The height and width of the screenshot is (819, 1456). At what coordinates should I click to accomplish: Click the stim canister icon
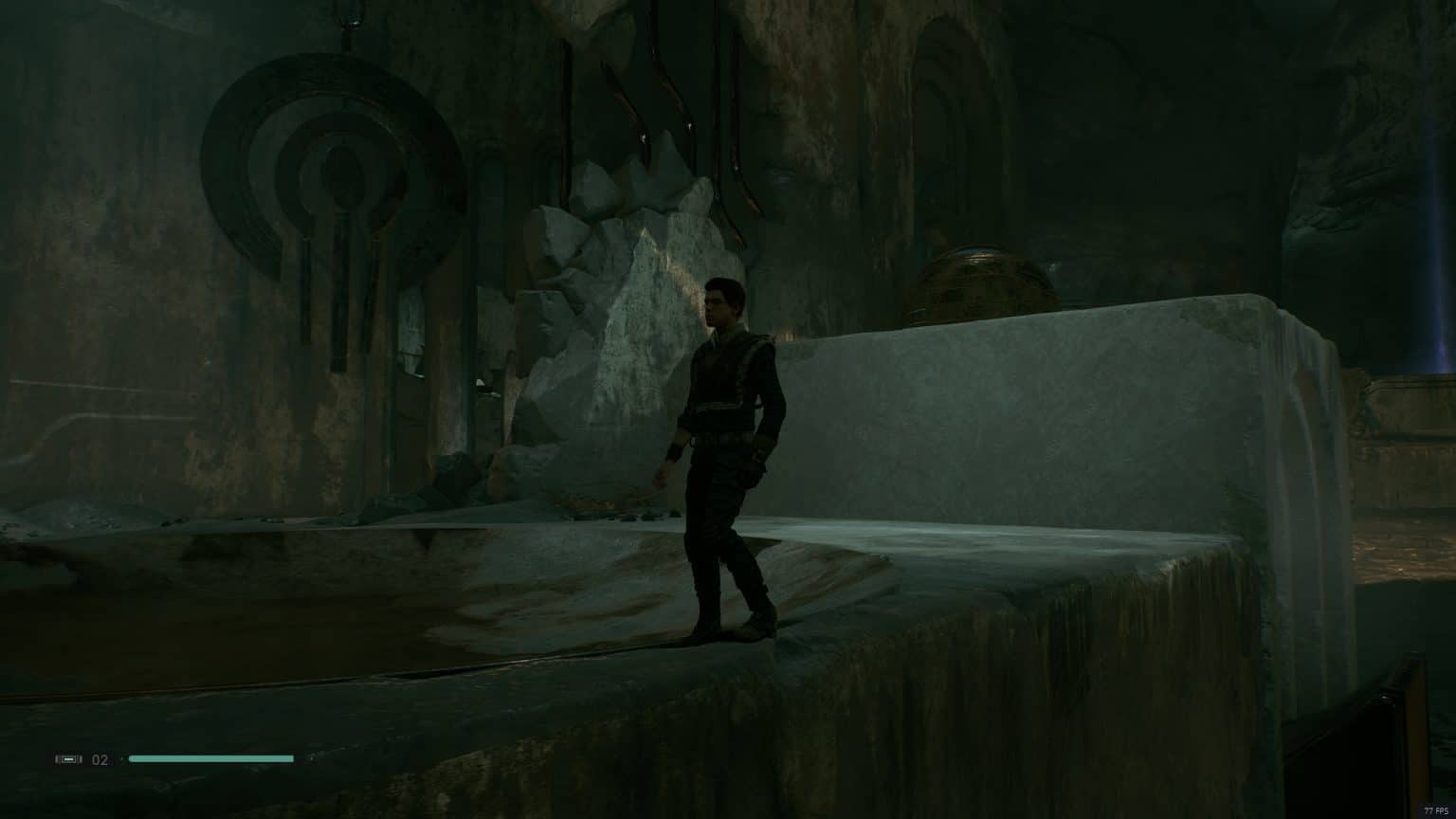click(x=68, y=759)
